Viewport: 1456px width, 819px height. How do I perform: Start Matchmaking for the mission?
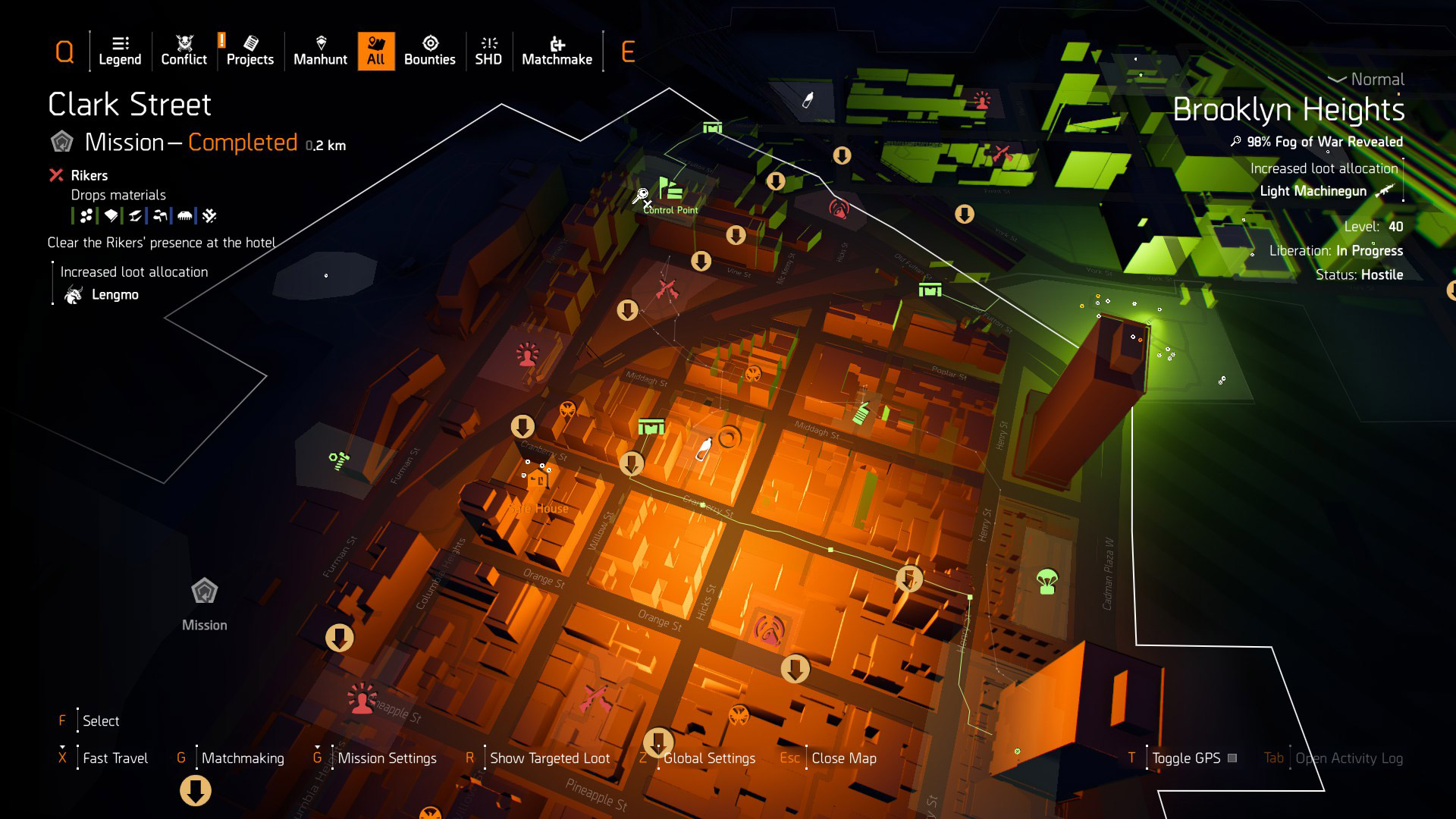coord(243,758)
